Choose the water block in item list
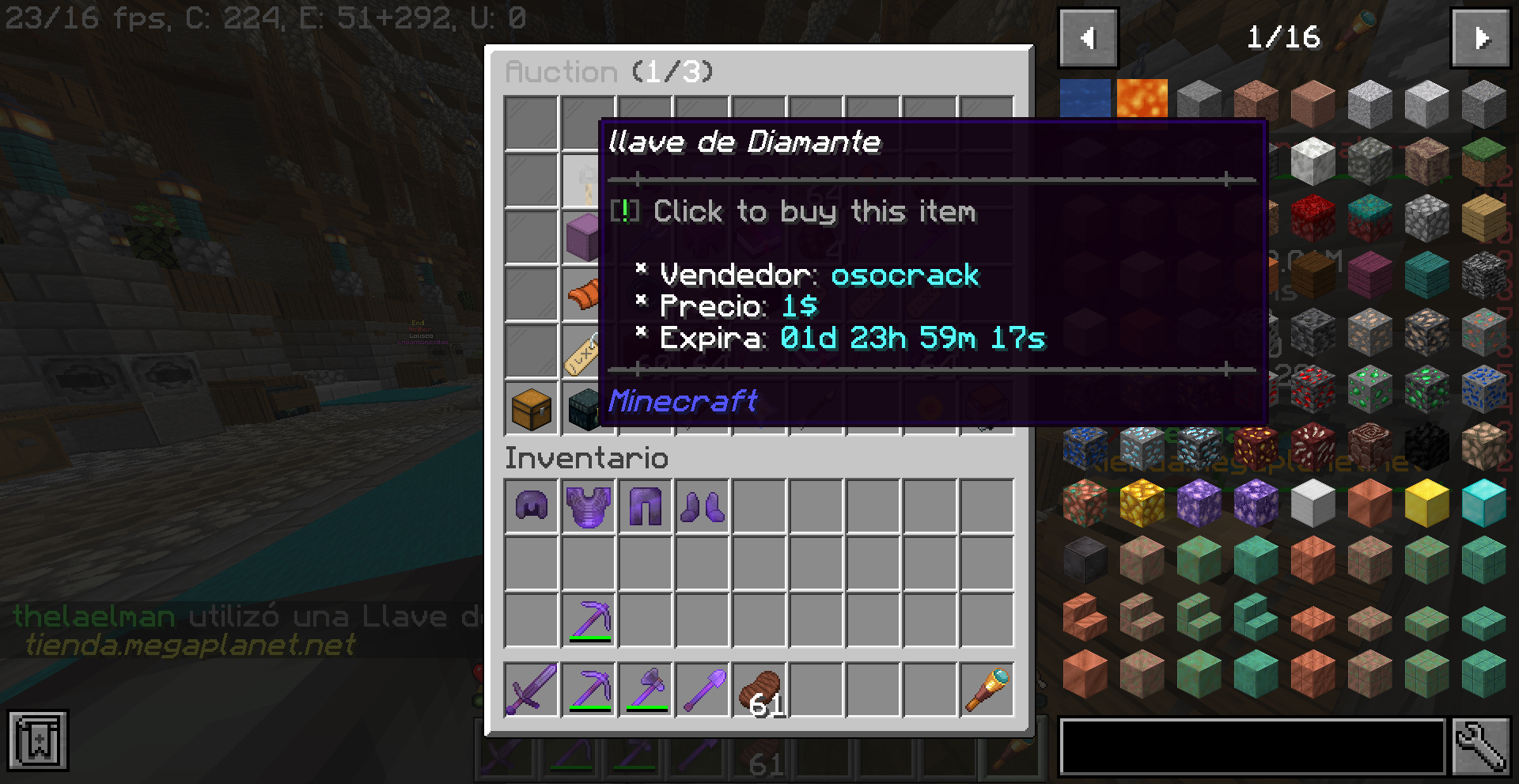Image resolution: width=1519 pixels, height=784 pixels. point(1085,101)
